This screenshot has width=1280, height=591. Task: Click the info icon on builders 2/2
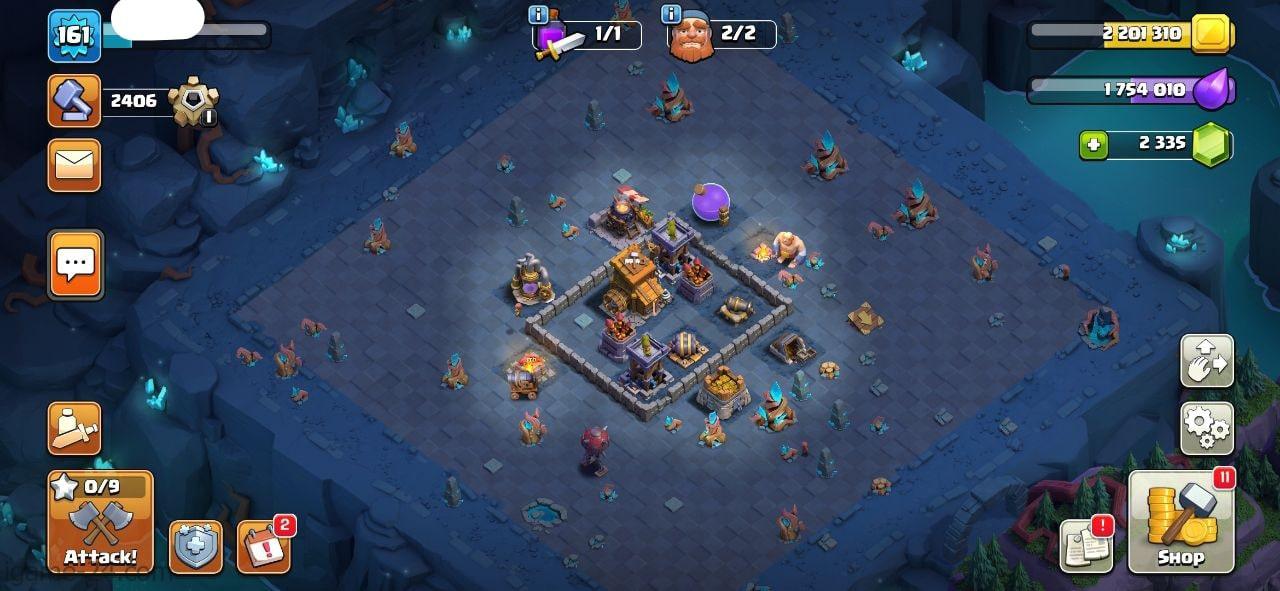671,14
